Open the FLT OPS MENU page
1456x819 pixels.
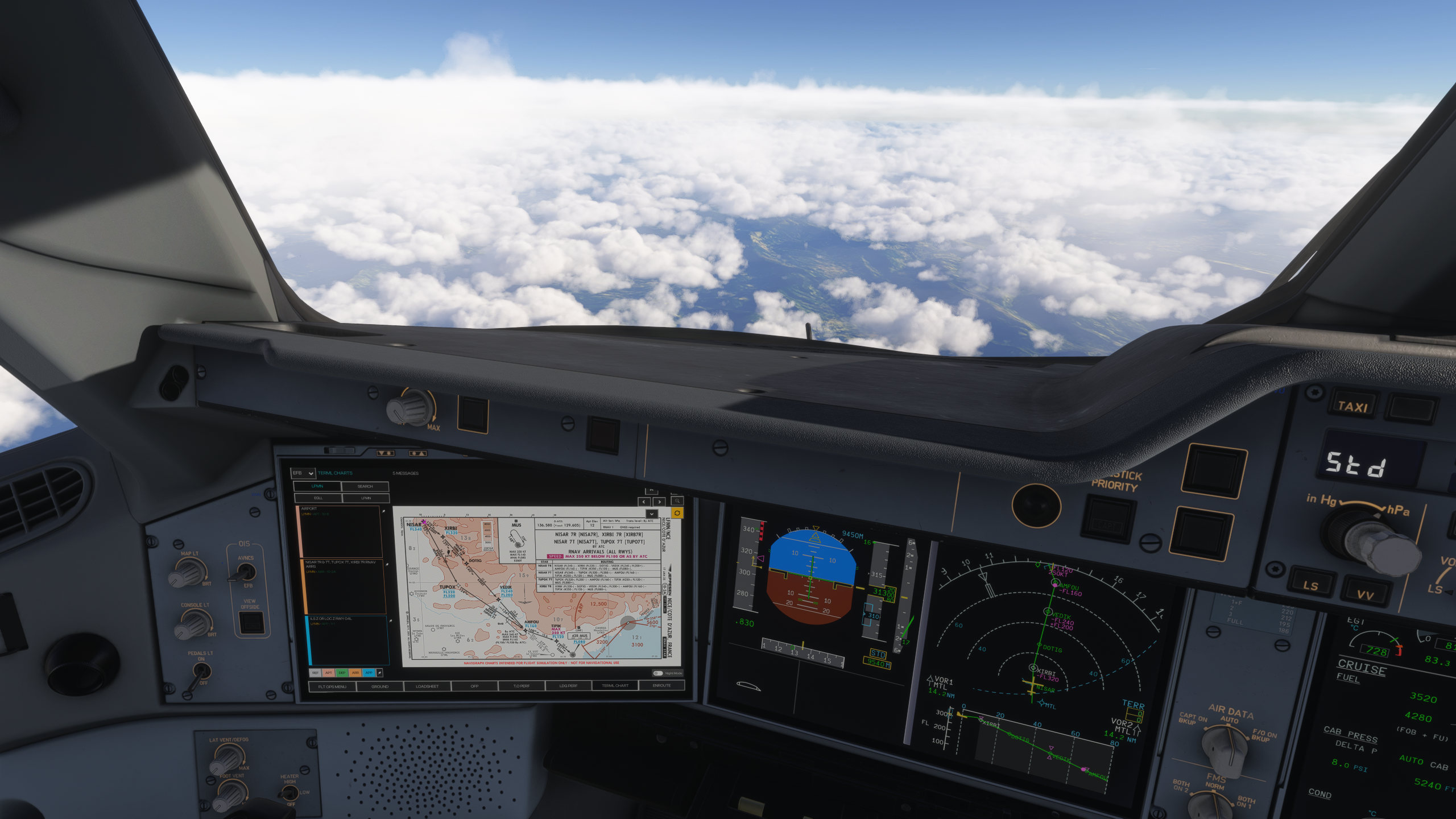point(332,686)
